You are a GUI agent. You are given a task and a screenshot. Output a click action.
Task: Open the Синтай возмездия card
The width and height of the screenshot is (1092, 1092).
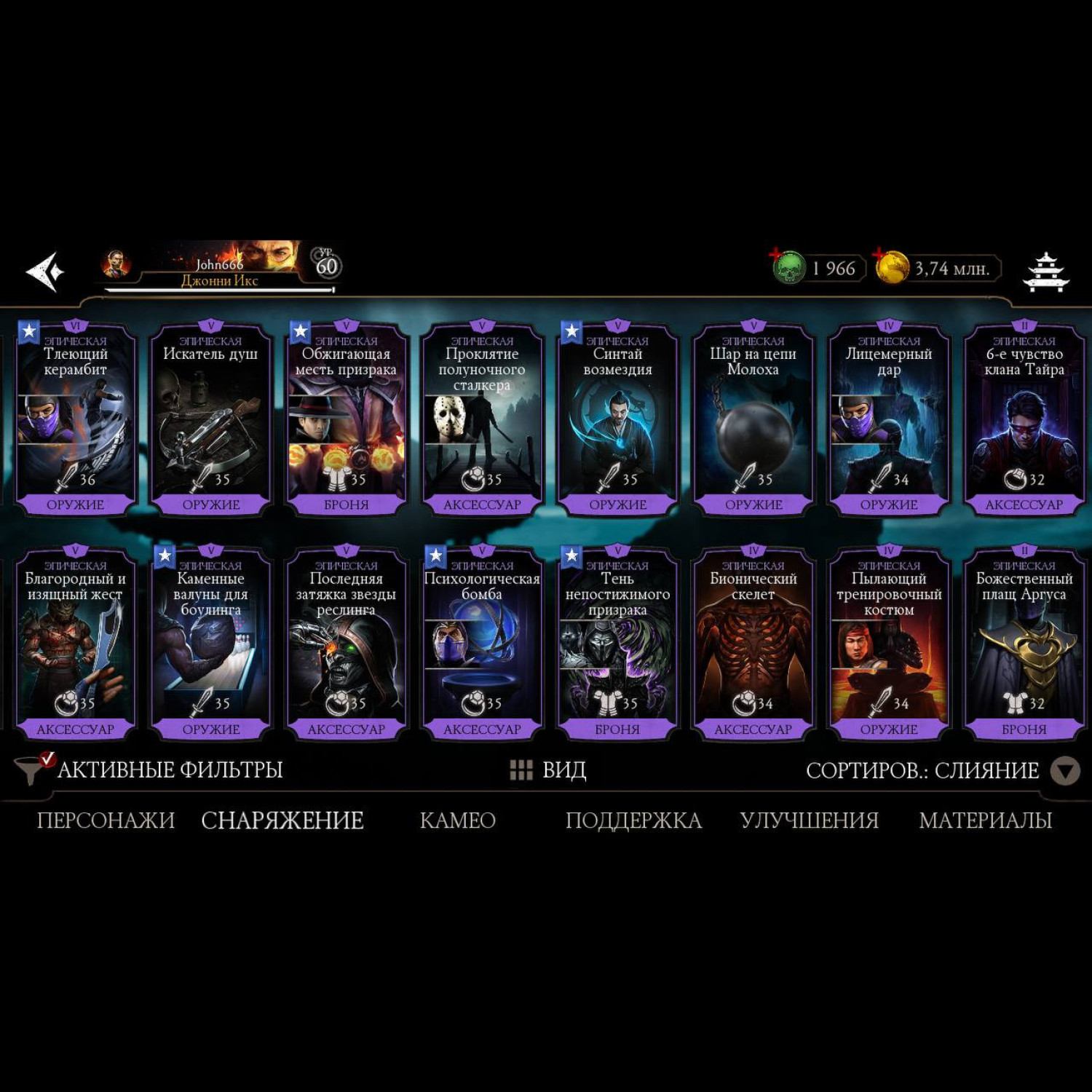click(x=618, y=420)
